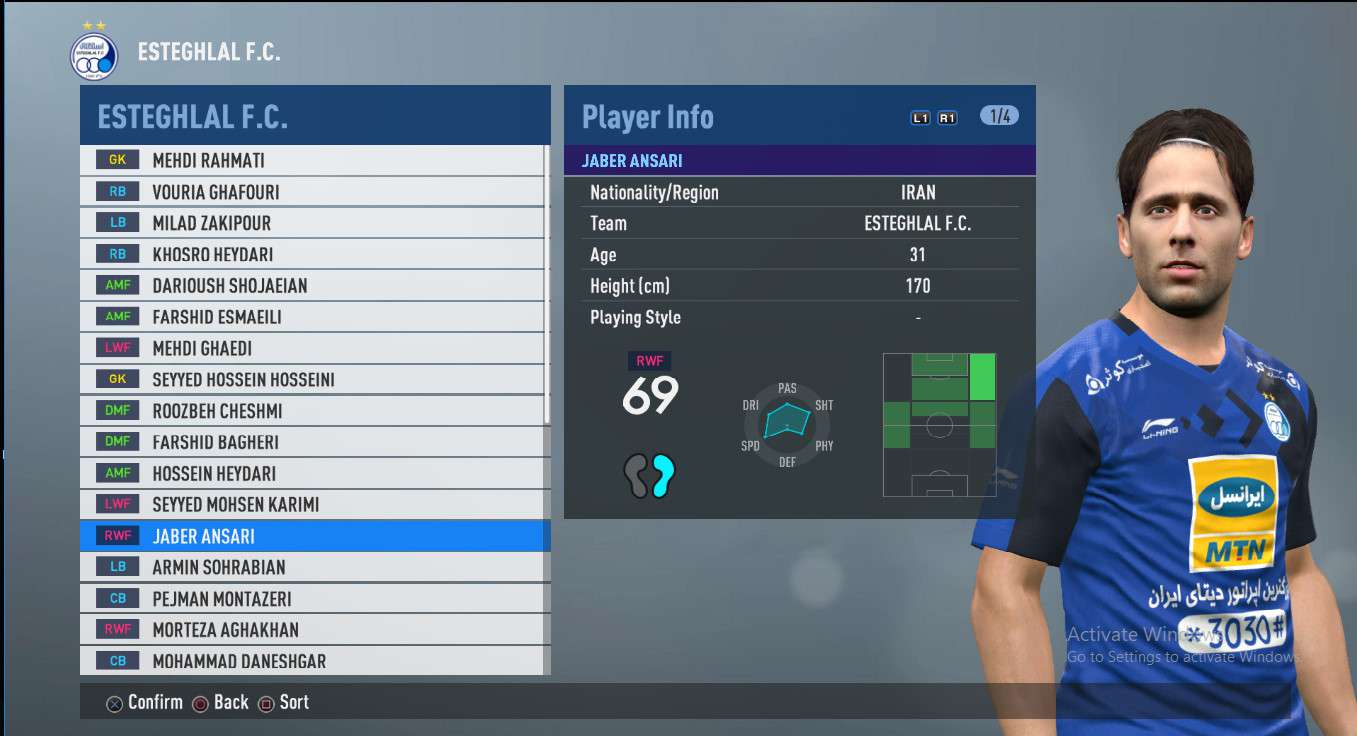
Task: Click the 1/4 Player Info page indicator
Action: click(999, 116)
